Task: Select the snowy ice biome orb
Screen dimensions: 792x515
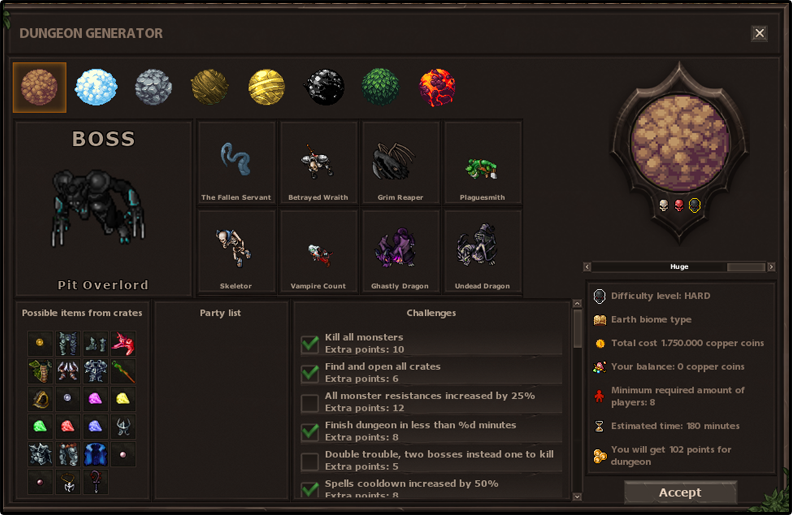Action: point(96,87)
